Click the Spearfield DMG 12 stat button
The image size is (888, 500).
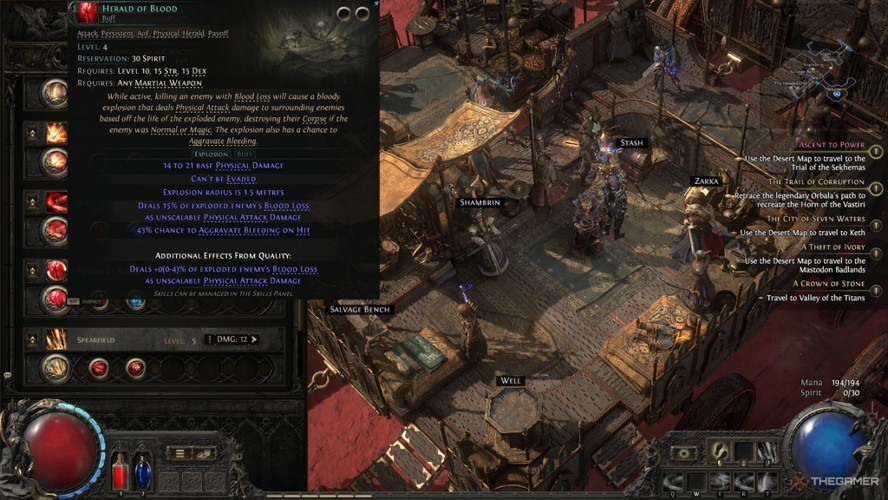(x=232, y=340)
